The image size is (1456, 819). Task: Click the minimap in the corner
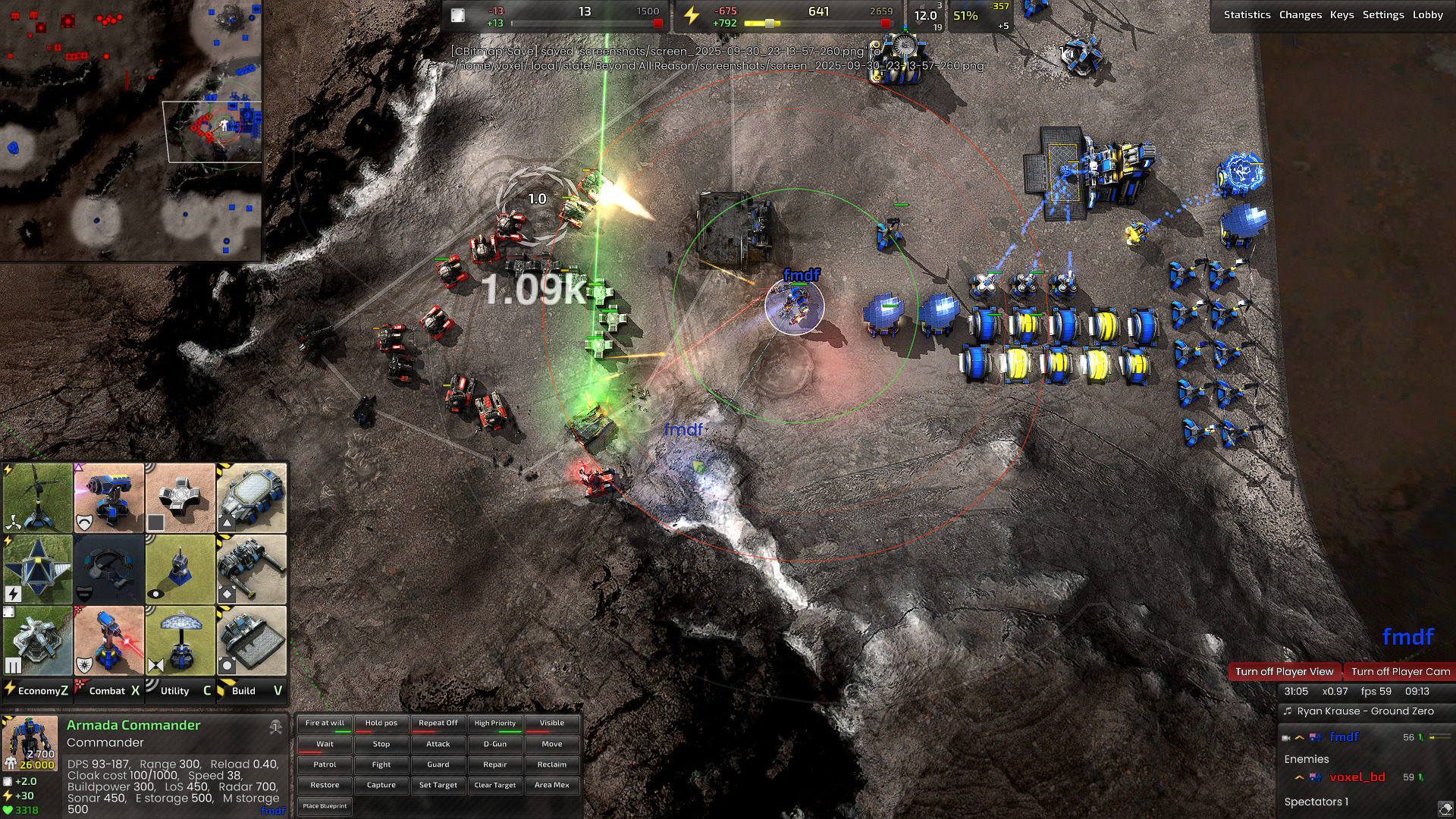point(130,130)
